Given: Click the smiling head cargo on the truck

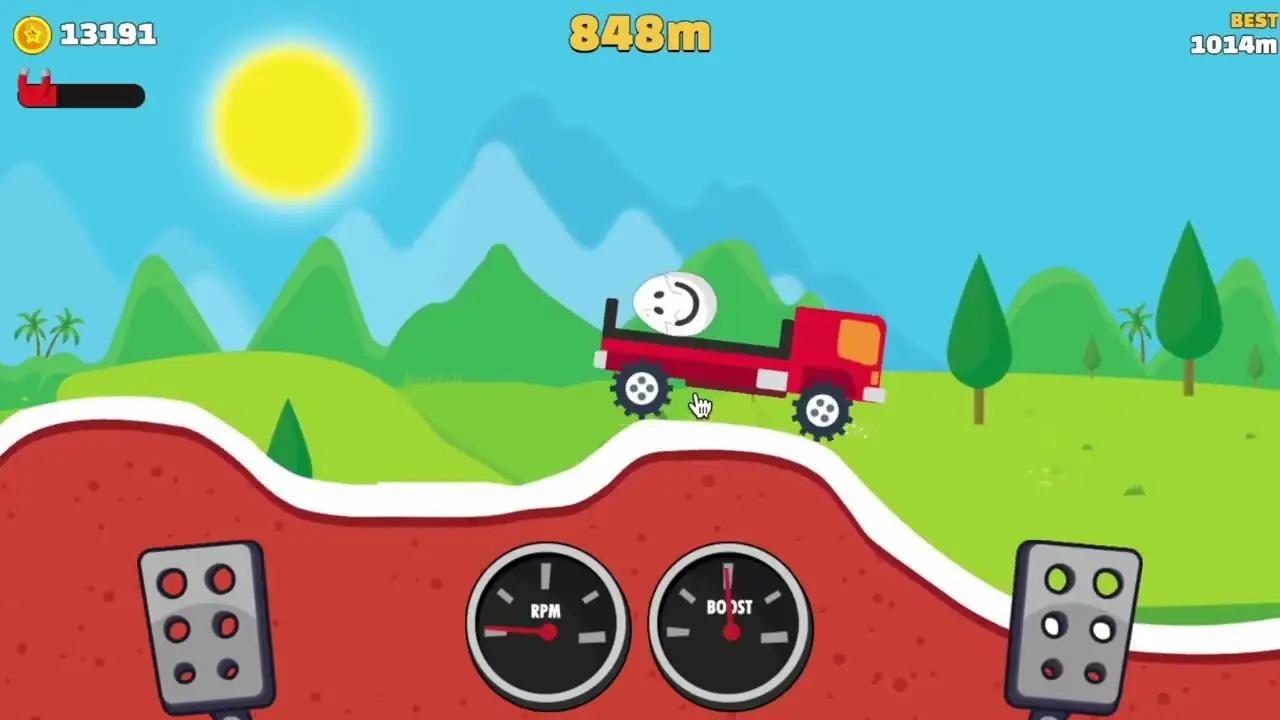Looking at the screenshot, I should tap(672, 302).
